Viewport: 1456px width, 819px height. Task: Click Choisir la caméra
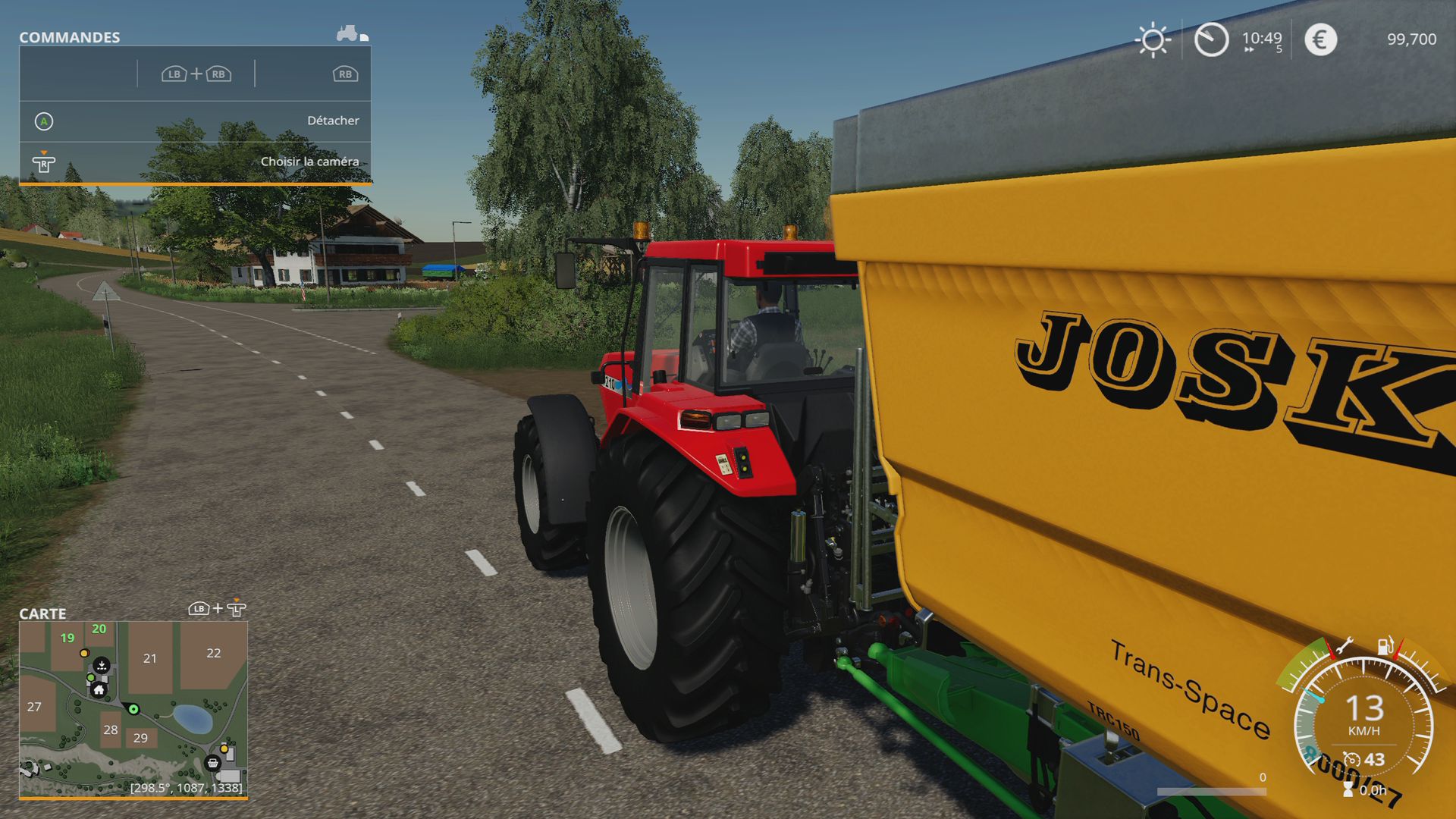(x=310, y=161)
